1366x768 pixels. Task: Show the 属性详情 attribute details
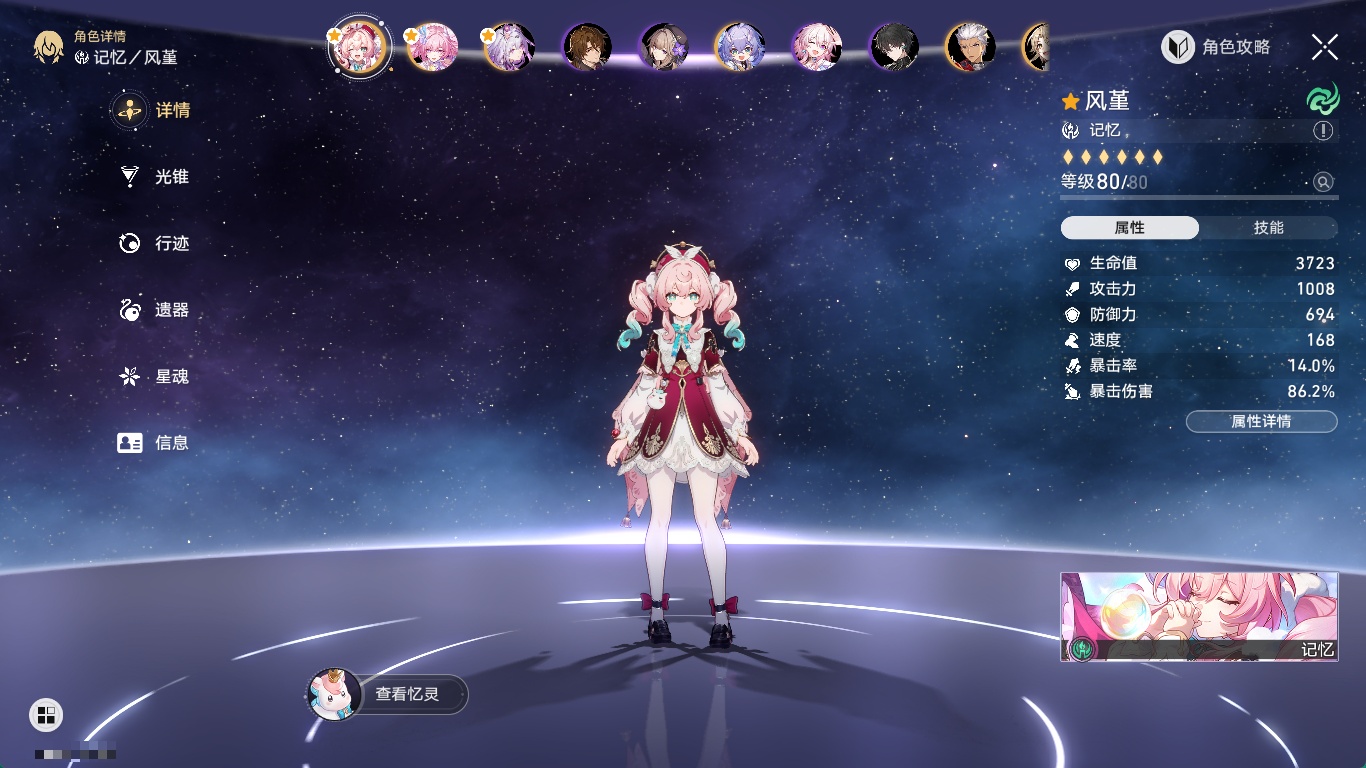[1261, 421]
